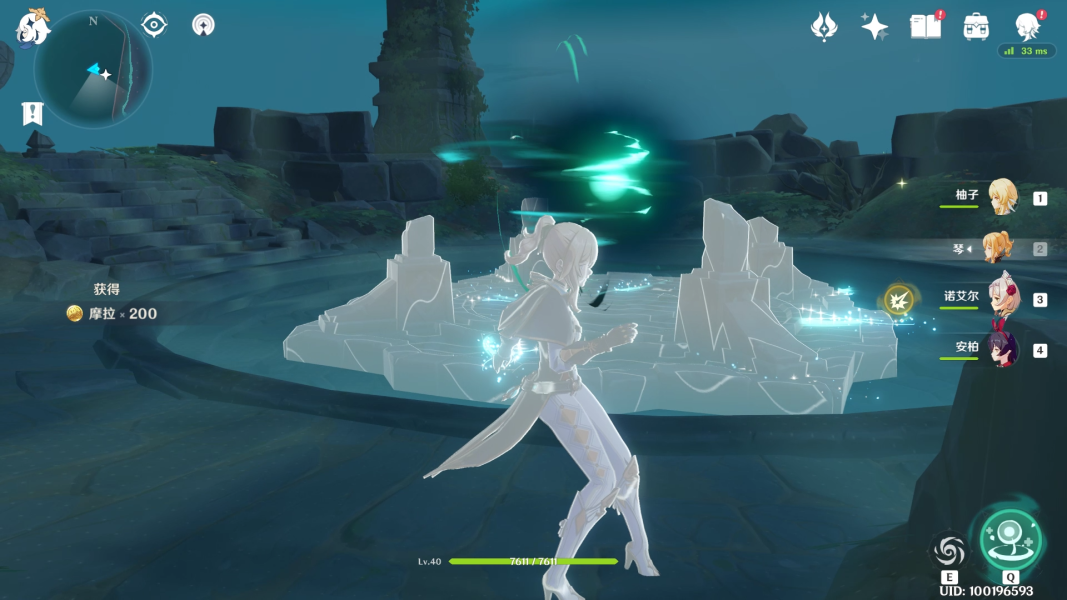Viewport: 1067px width, 600px height.
Task: Open the compass events icon
Action: (x=203, y=25)
